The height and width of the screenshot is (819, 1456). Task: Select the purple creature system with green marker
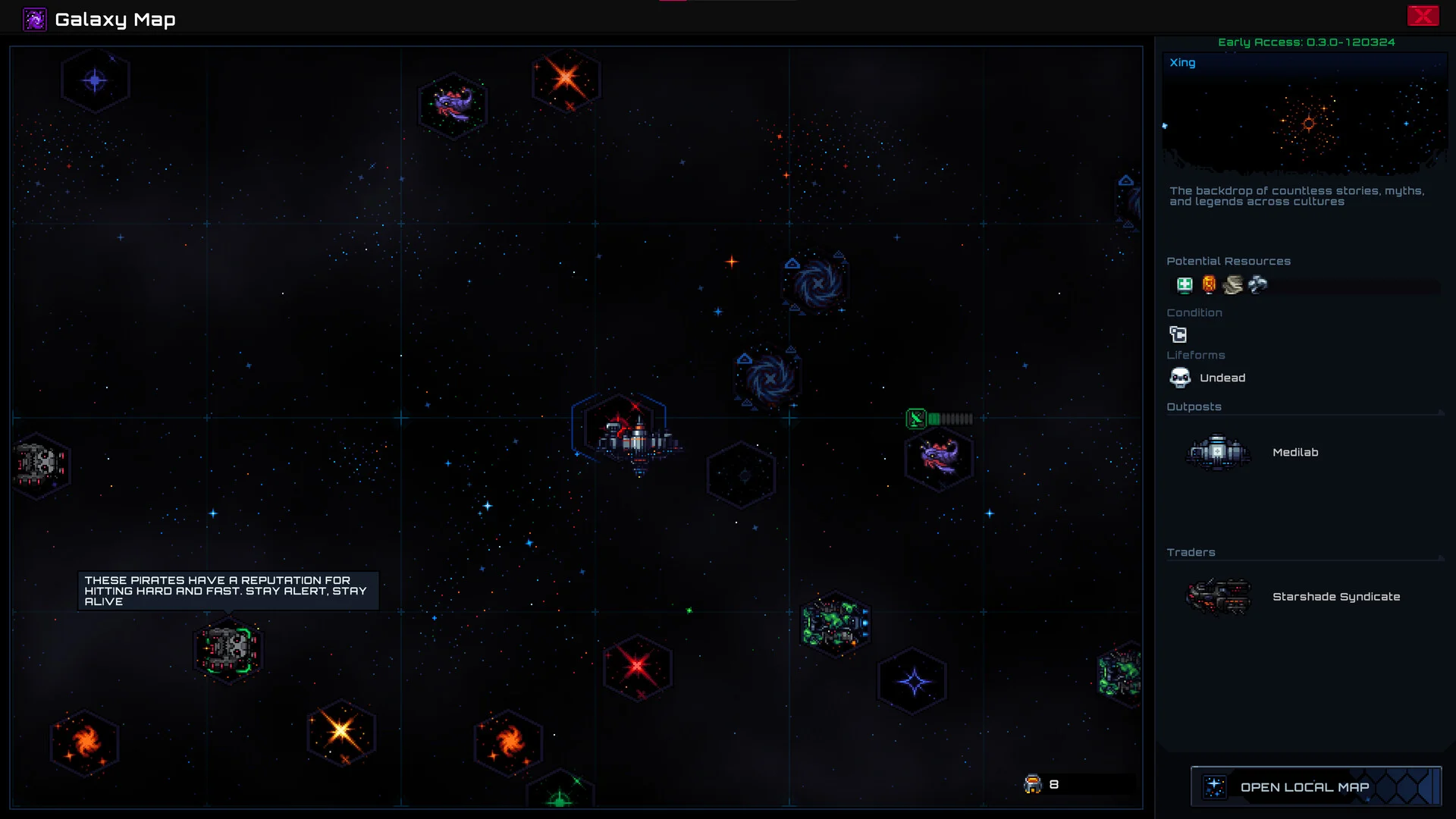click(939, 457)
